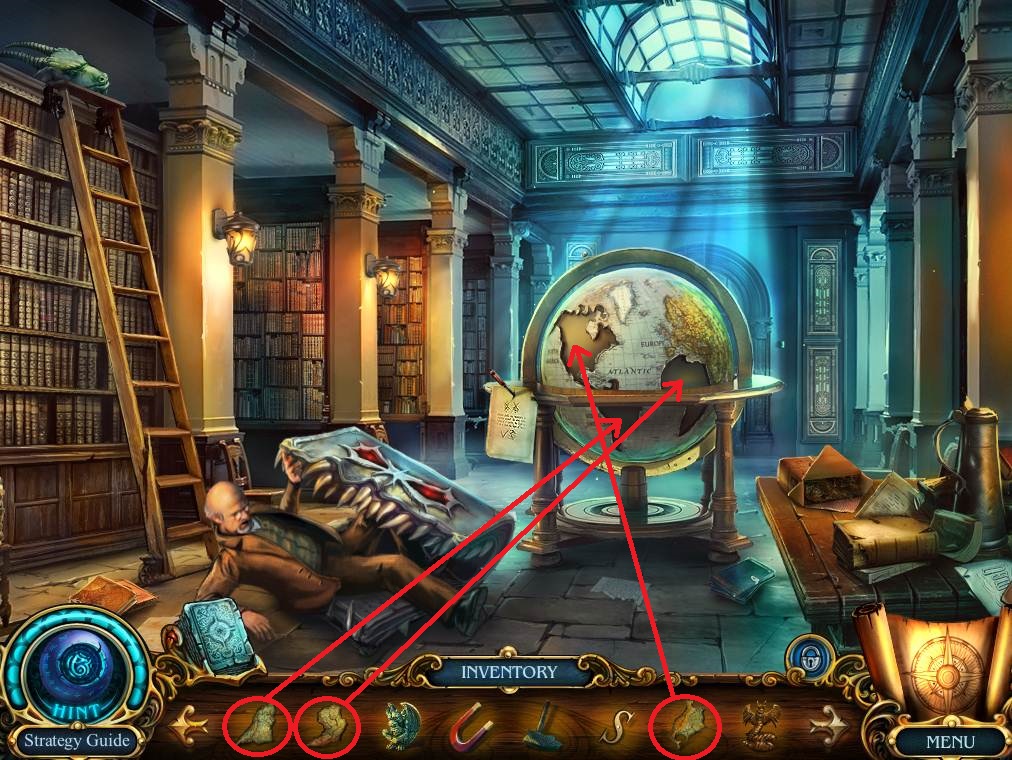The height and width of the screenshot is (760, 1012).
Task: Pick the hammer from the inventory
Action: tap(542, 725)
